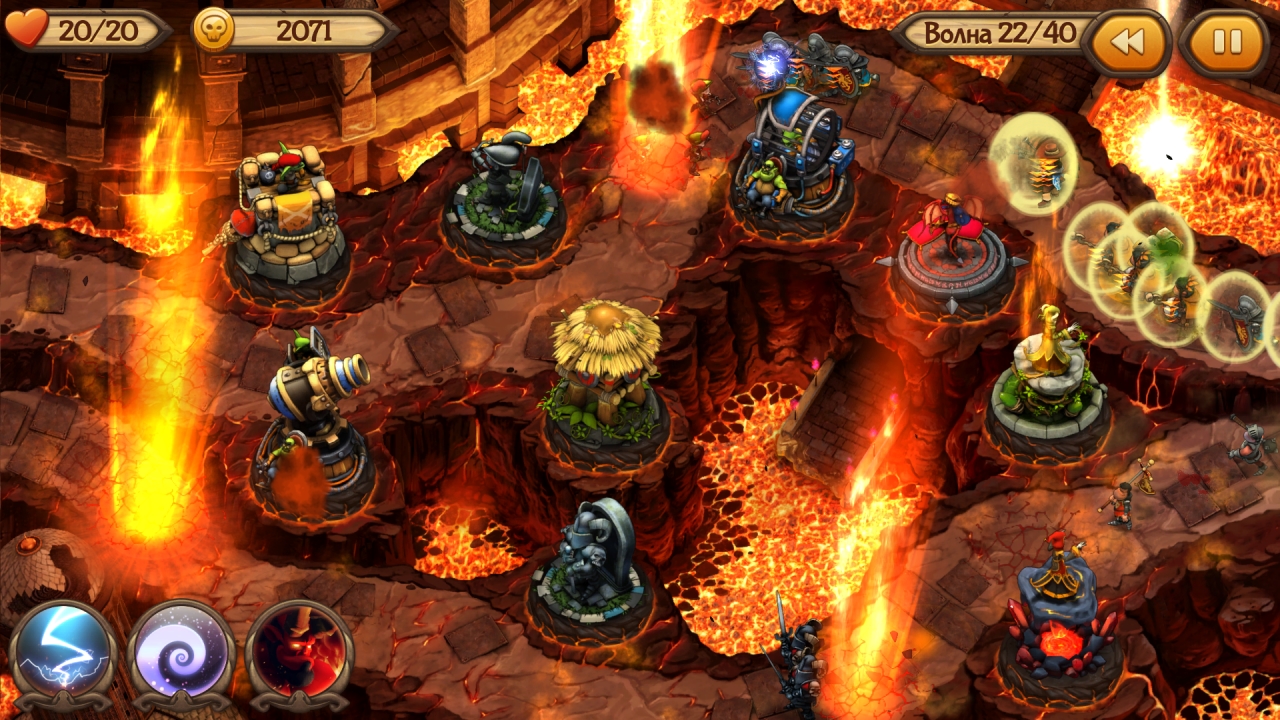The image size is (1280, 720).
Task: Click the double-arrow speed button
Action: [1126, 43]
